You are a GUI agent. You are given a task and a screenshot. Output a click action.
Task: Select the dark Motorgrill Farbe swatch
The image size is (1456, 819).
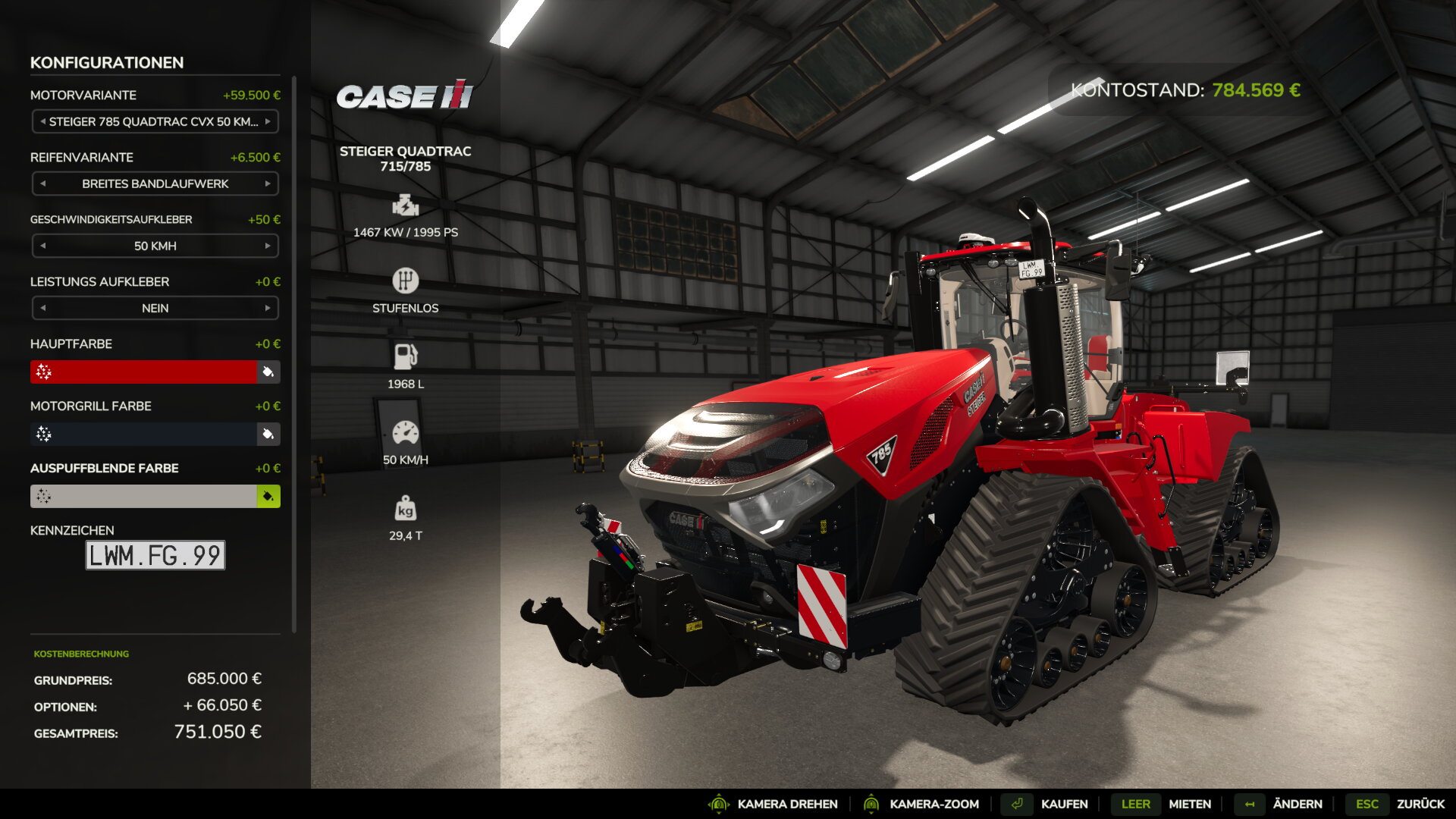144,434
